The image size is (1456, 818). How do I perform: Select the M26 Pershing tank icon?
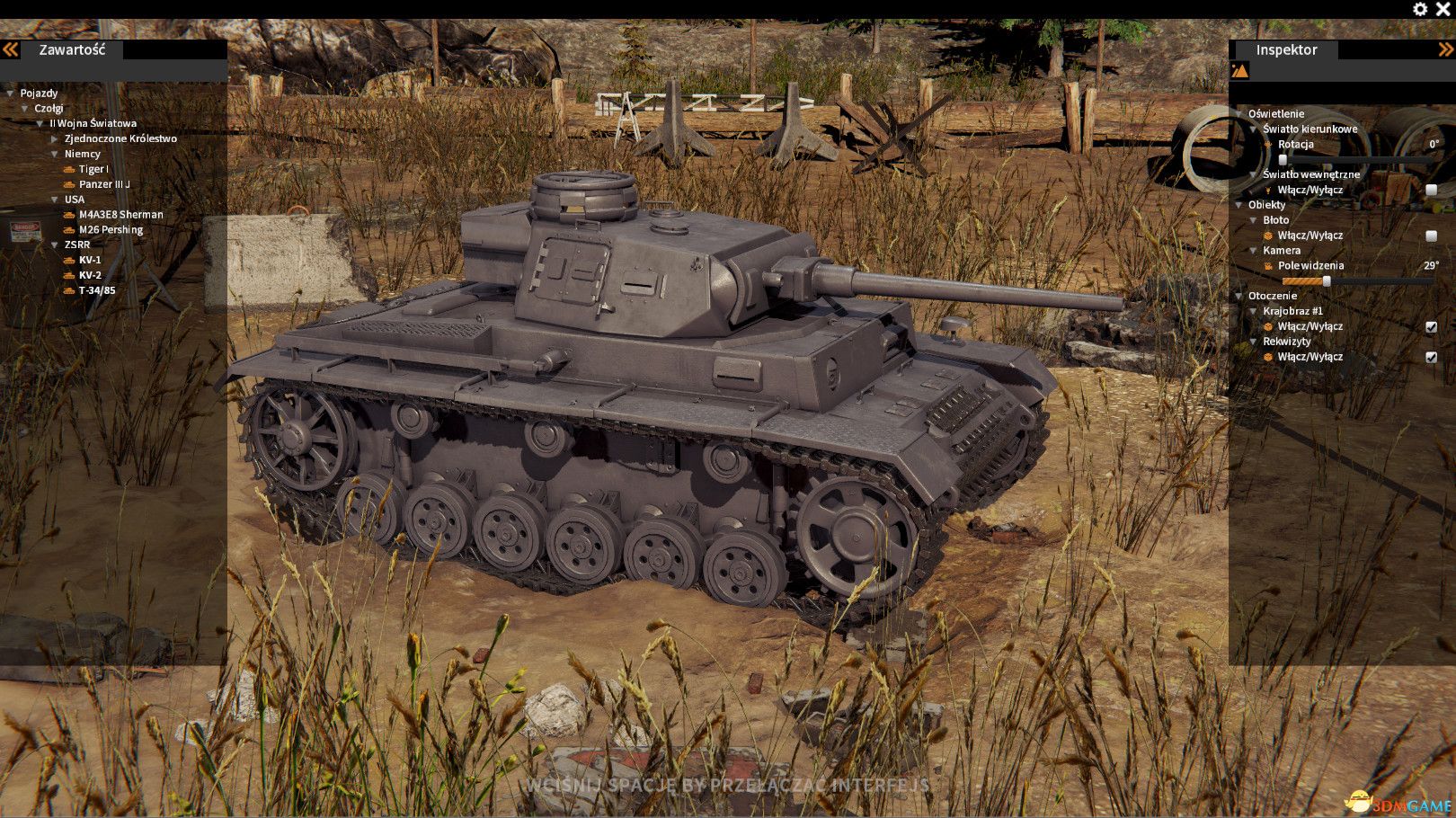click(70, 229)
